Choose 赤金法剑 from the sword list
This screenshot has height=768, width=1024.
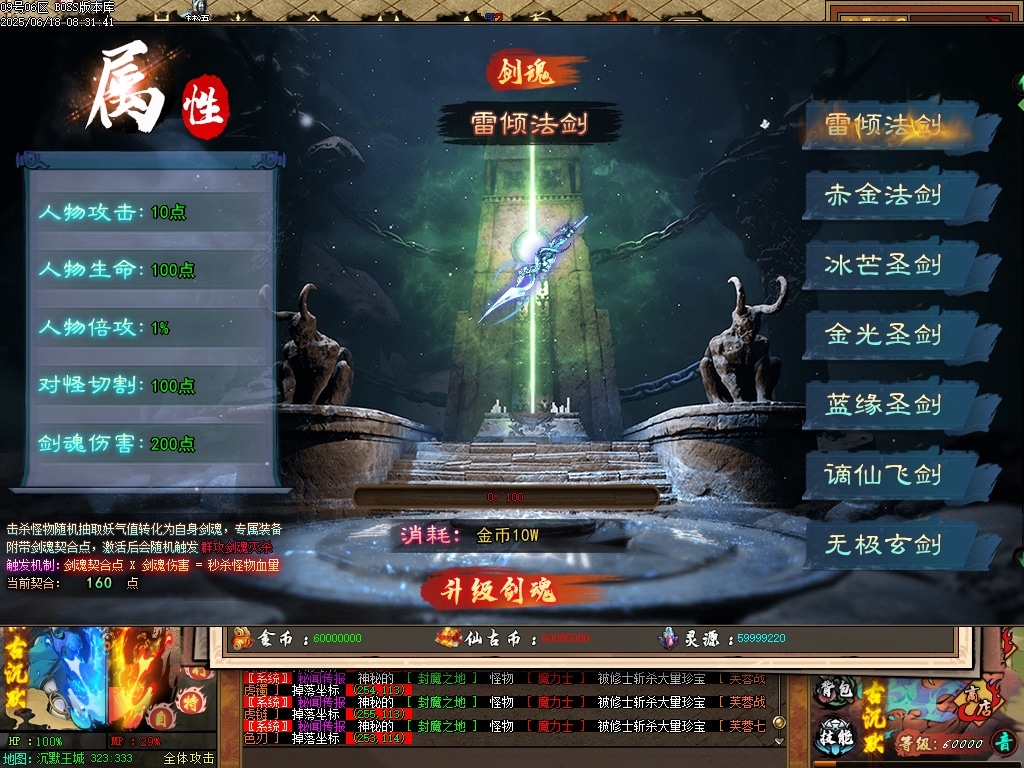click(x=884, y=194)
